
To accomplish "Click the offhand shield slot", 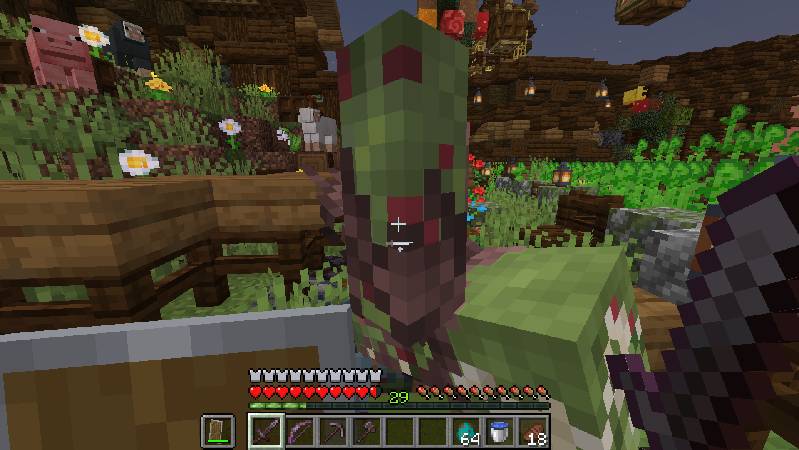I will point(219,431).
